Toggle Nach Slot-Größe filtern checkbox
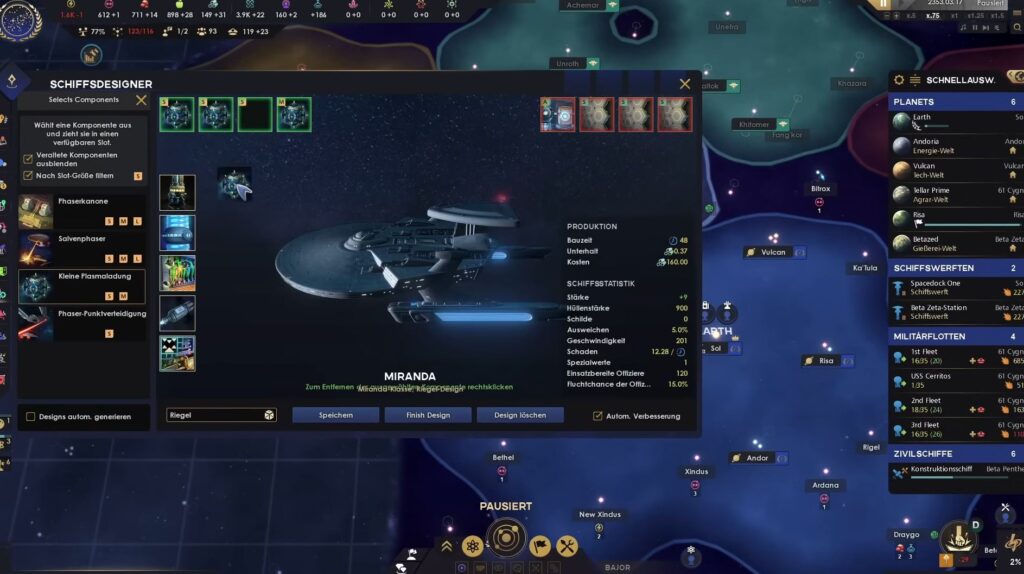Viewport: 1024px width, 574px height. pyautogui.click(x=28, y=176)
